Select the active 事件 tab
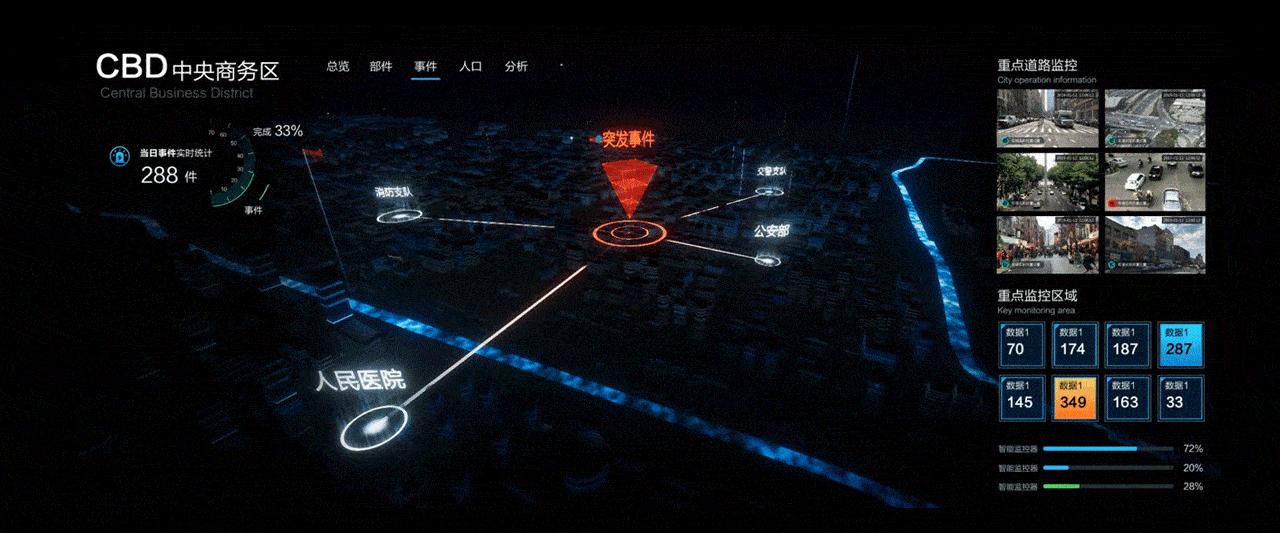The height and width of the screenshot is (533, 1280). [425, 67]
